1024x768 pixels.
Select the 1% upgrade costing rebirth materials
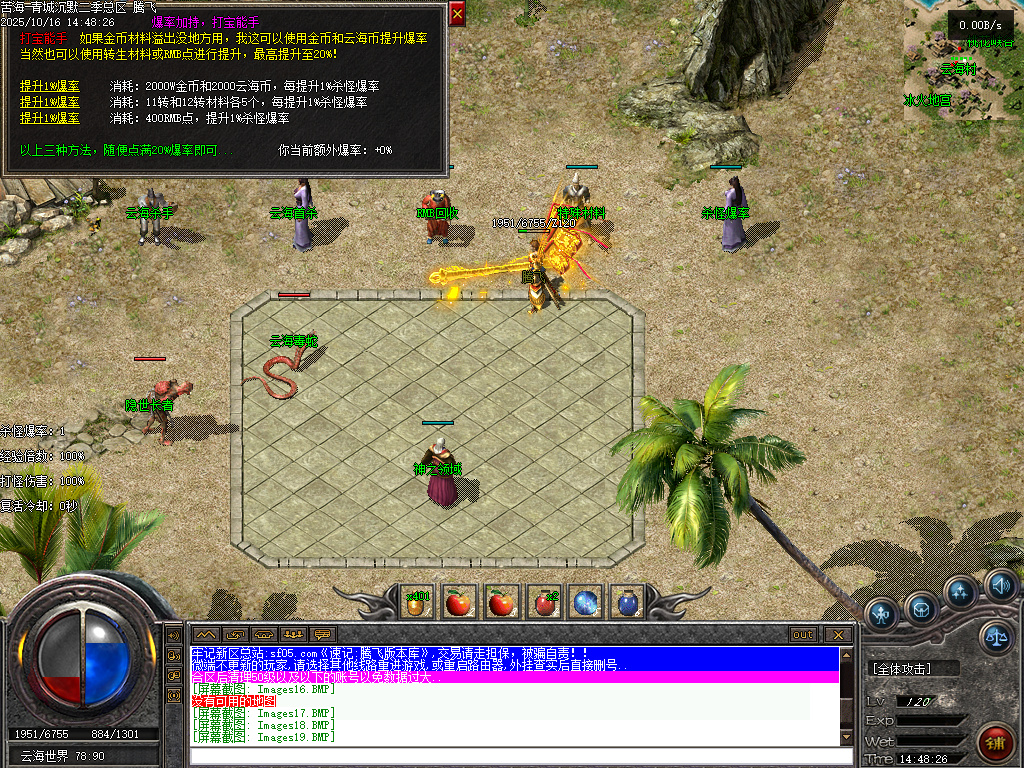[x=50, y=102]
